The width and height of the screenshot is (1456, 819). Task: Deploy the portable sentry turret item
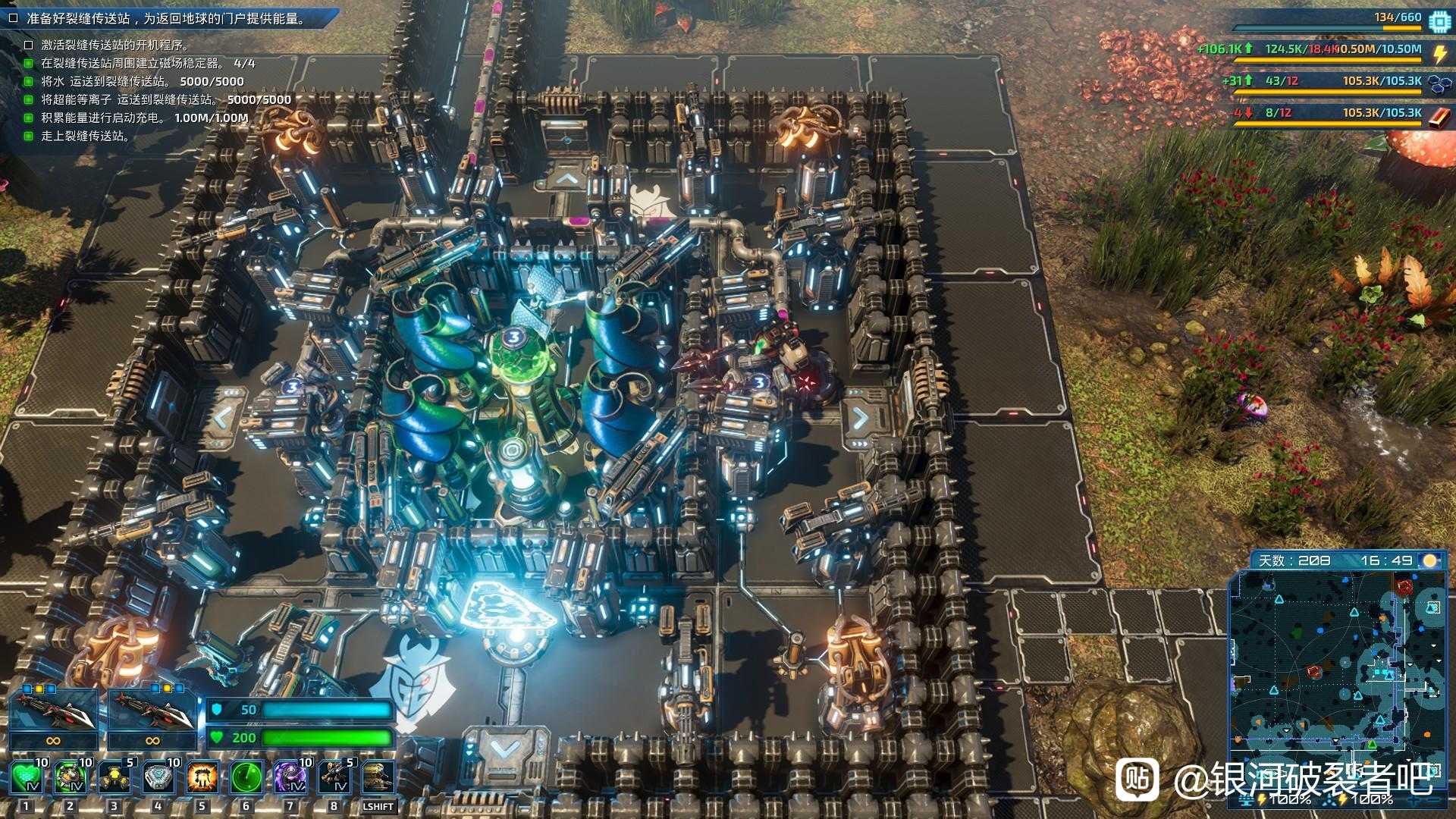point(334,777)
